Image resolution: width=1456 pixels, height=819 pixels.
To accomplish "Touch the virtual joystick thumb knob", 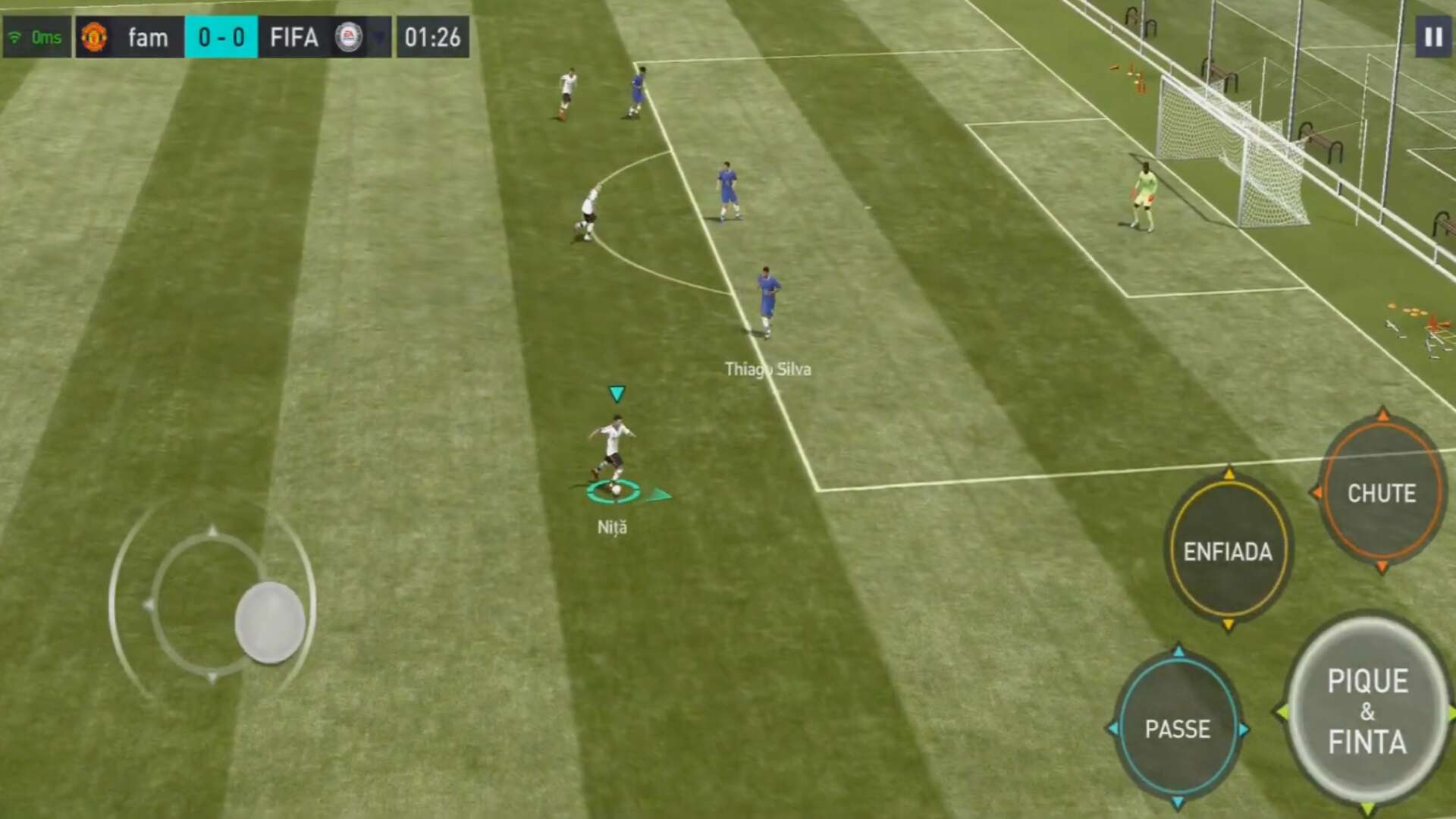I will (x=270, y=623).
